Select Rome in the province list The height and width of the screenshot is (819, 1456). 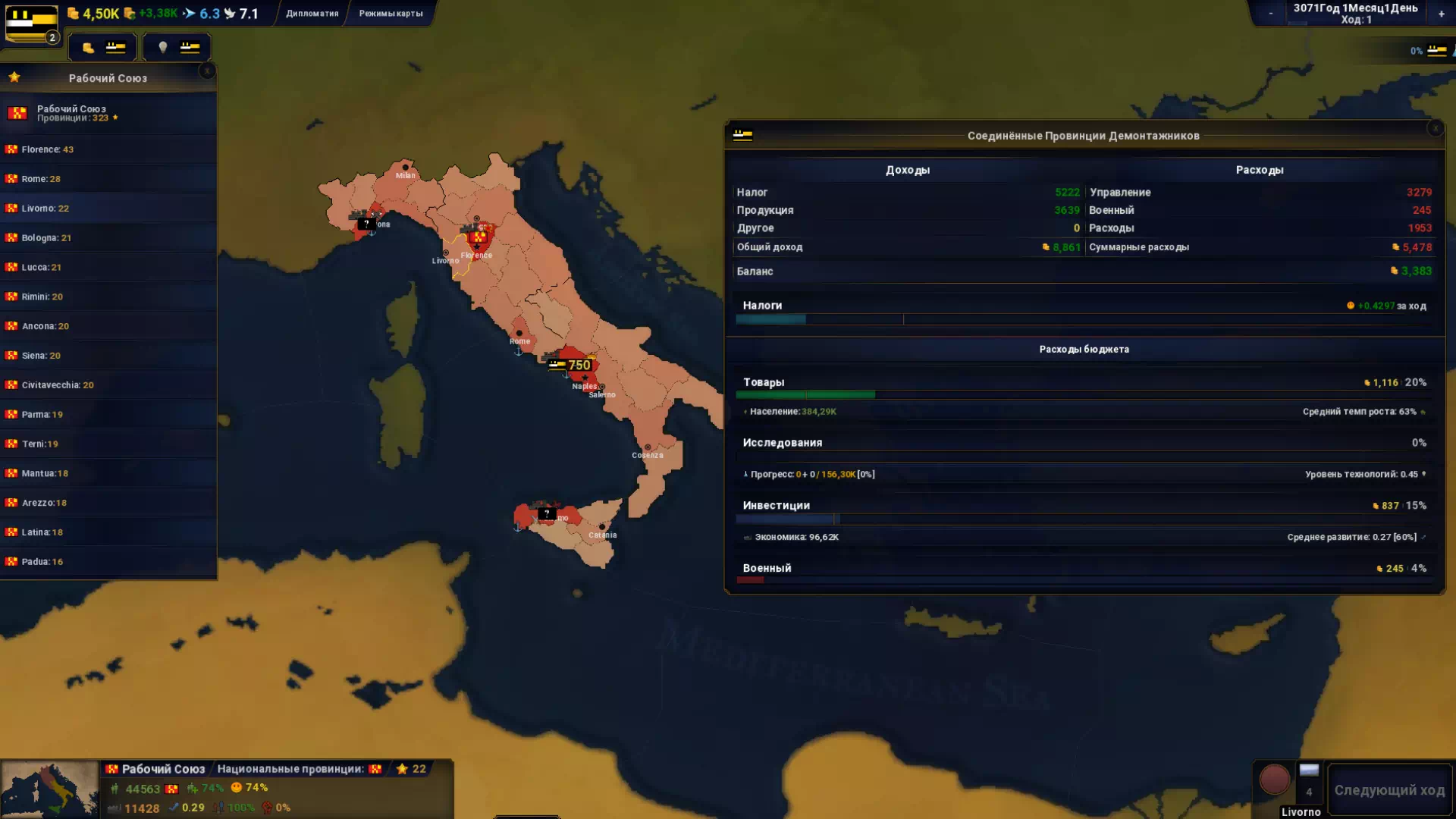pyautogui.click(x=41, y=179)
